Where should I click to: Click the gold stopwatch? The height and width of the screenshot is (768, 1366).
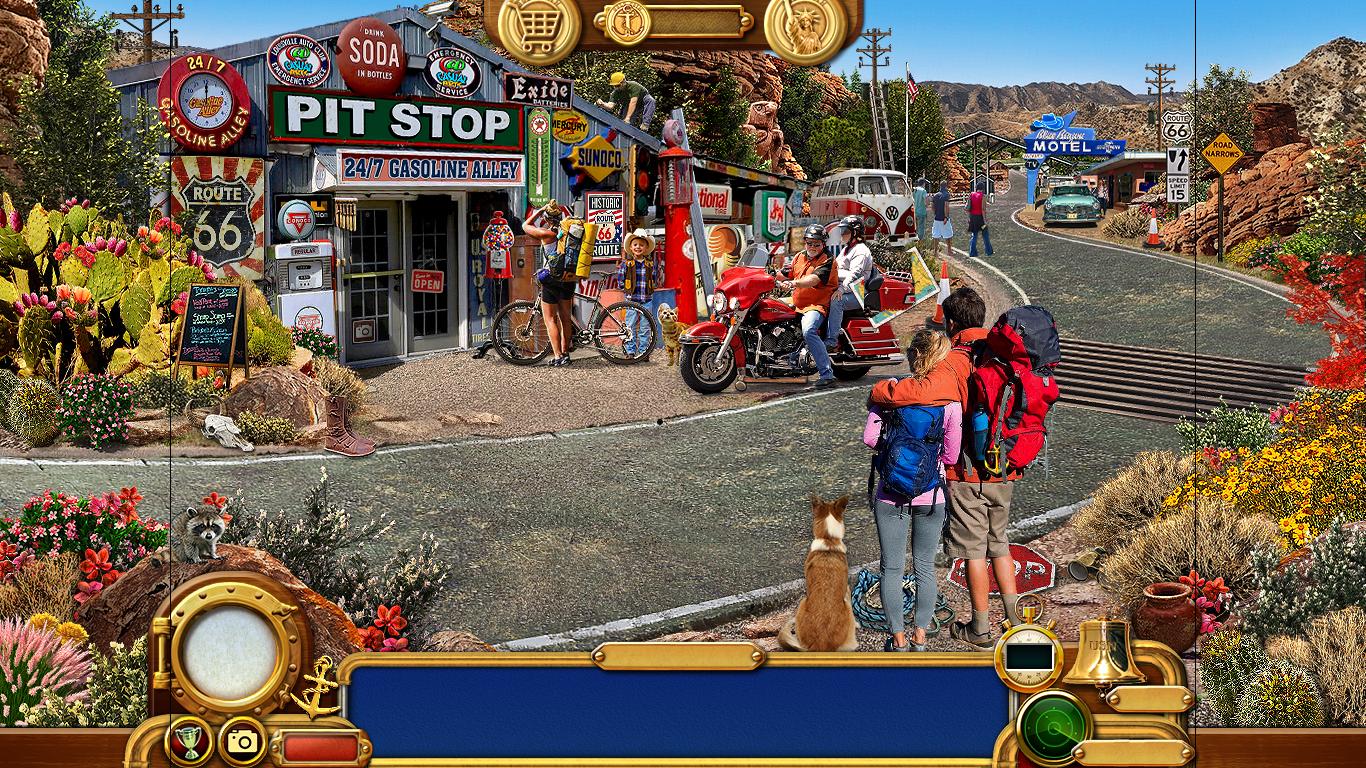[1028, 656]
